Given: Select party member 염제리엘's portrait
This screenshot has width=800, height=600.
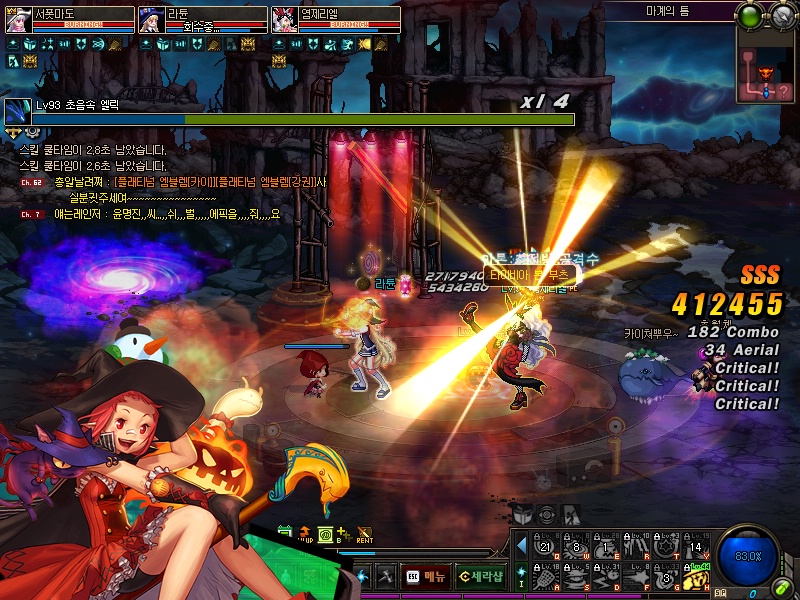Looking at the screenshot, I should click(285, 20).
